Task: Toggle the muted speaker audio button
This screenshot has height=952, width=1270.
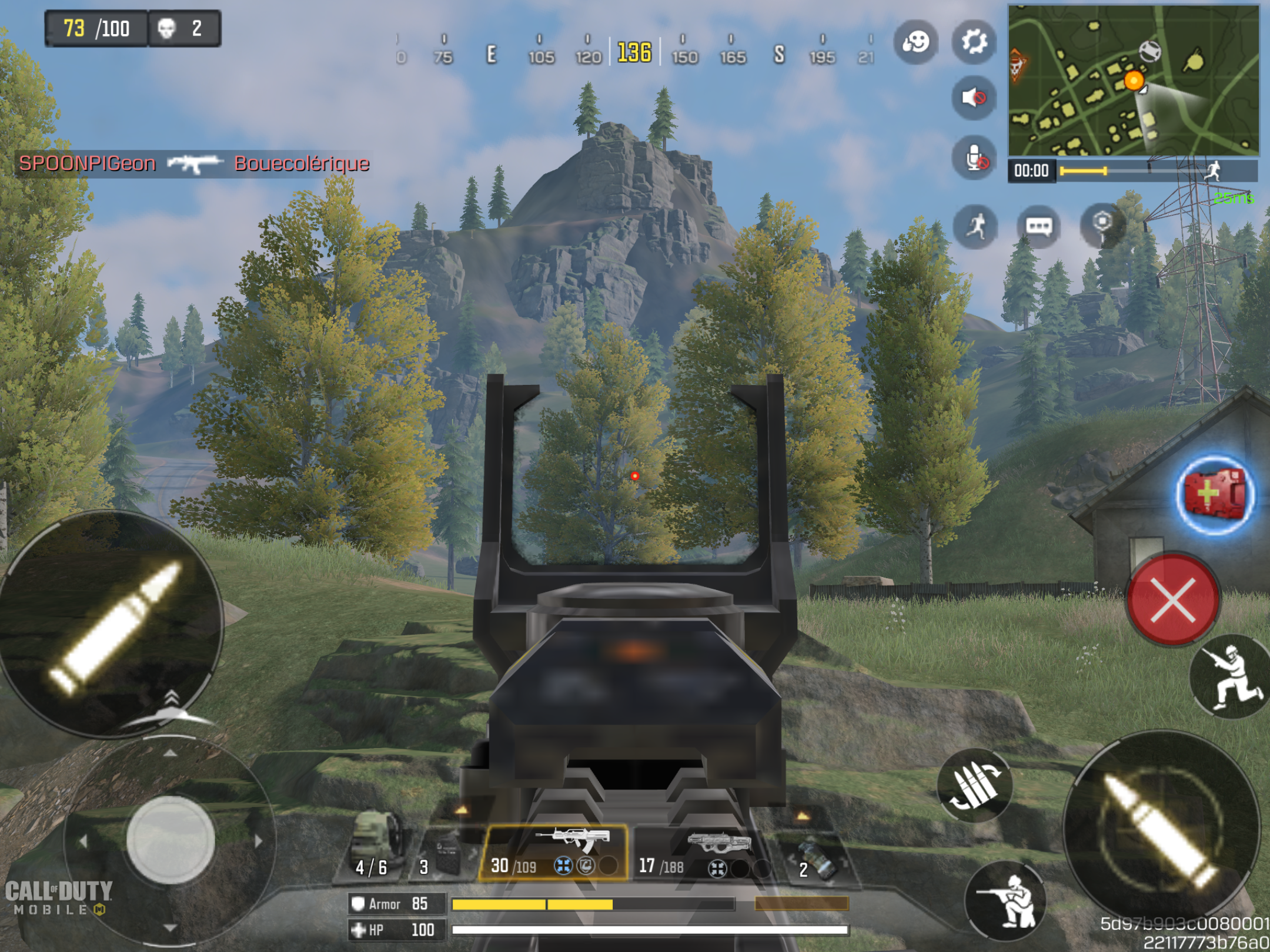Action: point(974,97)
